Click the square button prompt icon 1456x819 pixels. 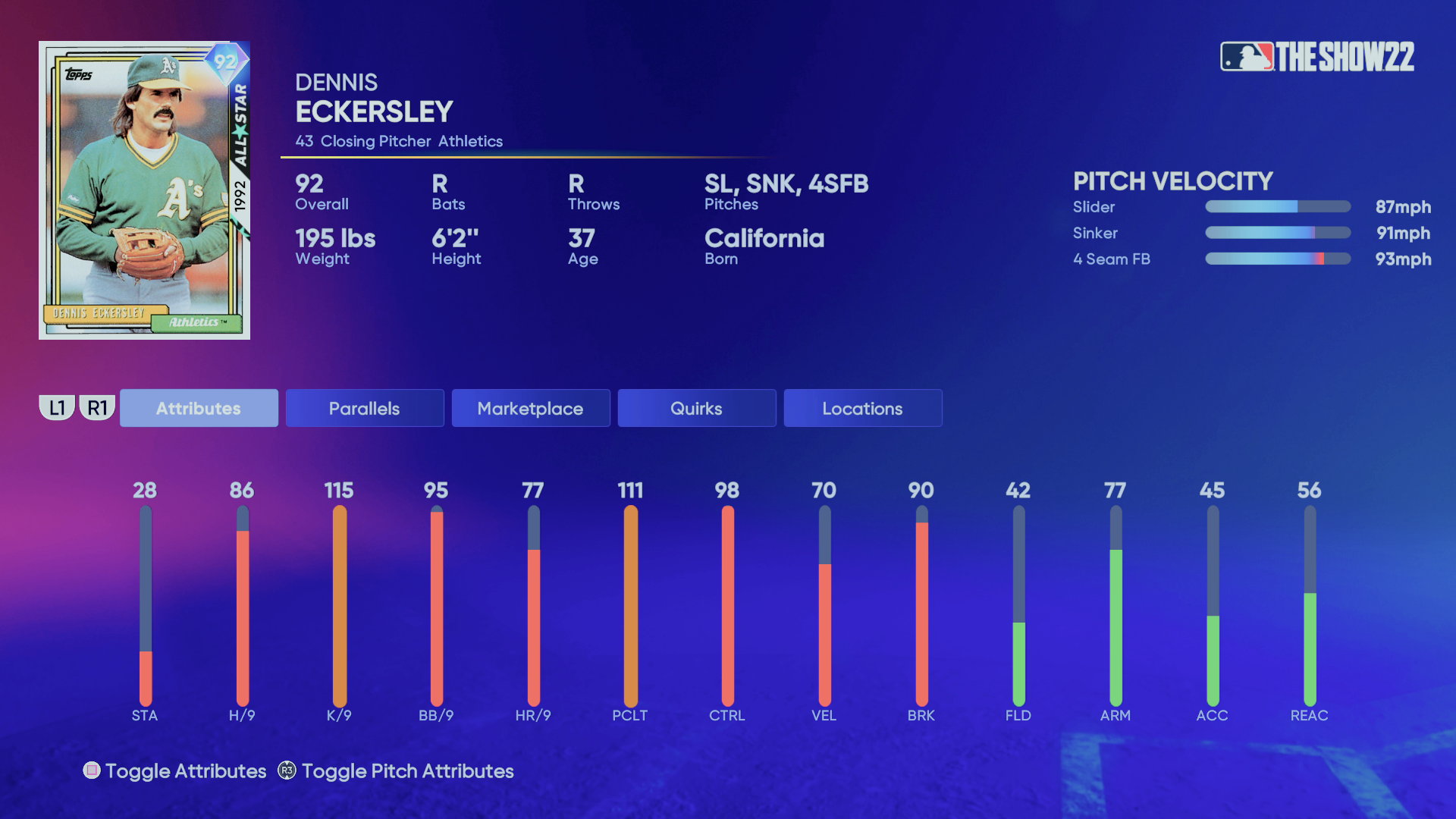(x=92, y=770)
